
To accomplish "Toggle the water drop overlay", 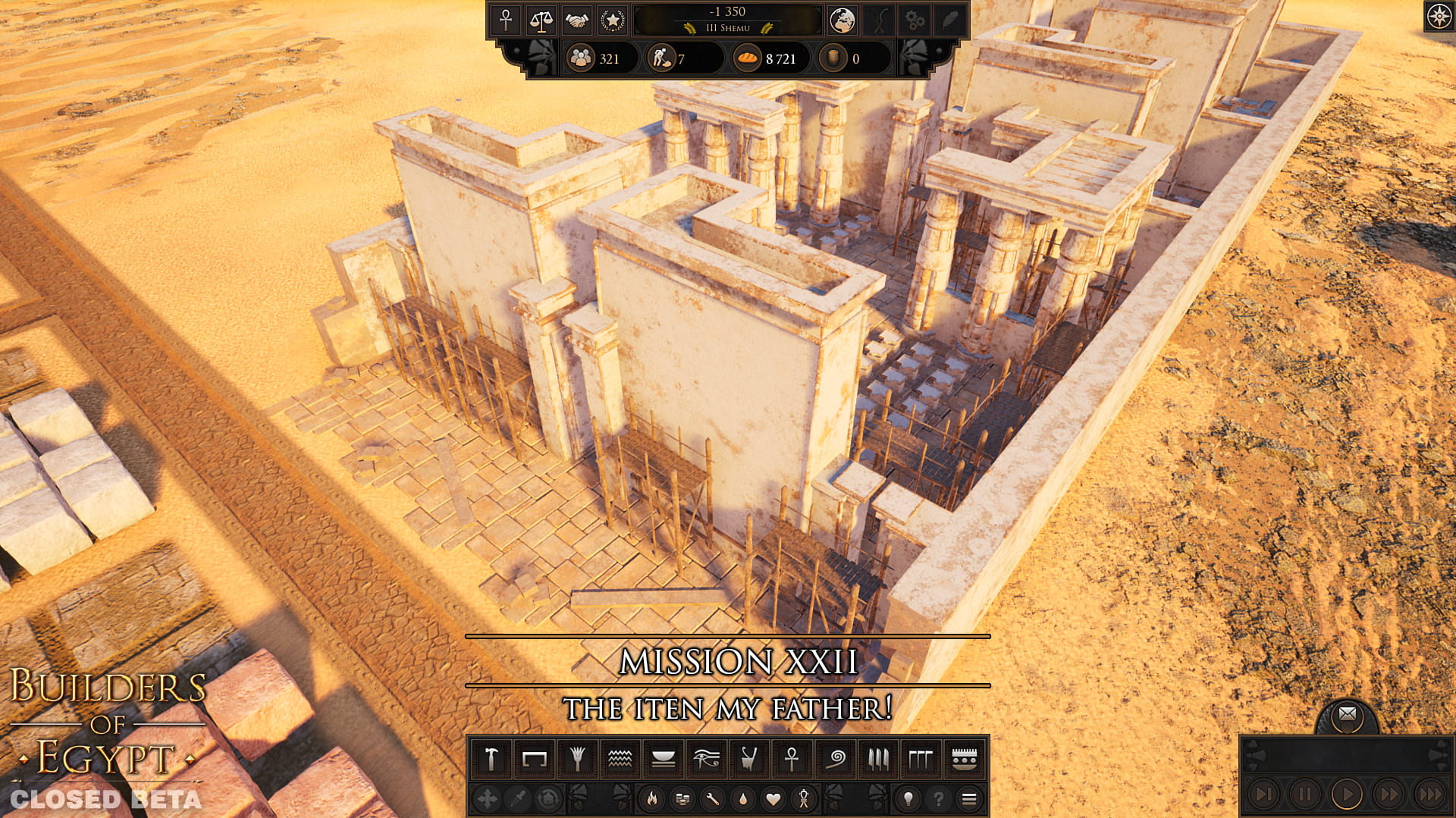I will tap(743, 798).
